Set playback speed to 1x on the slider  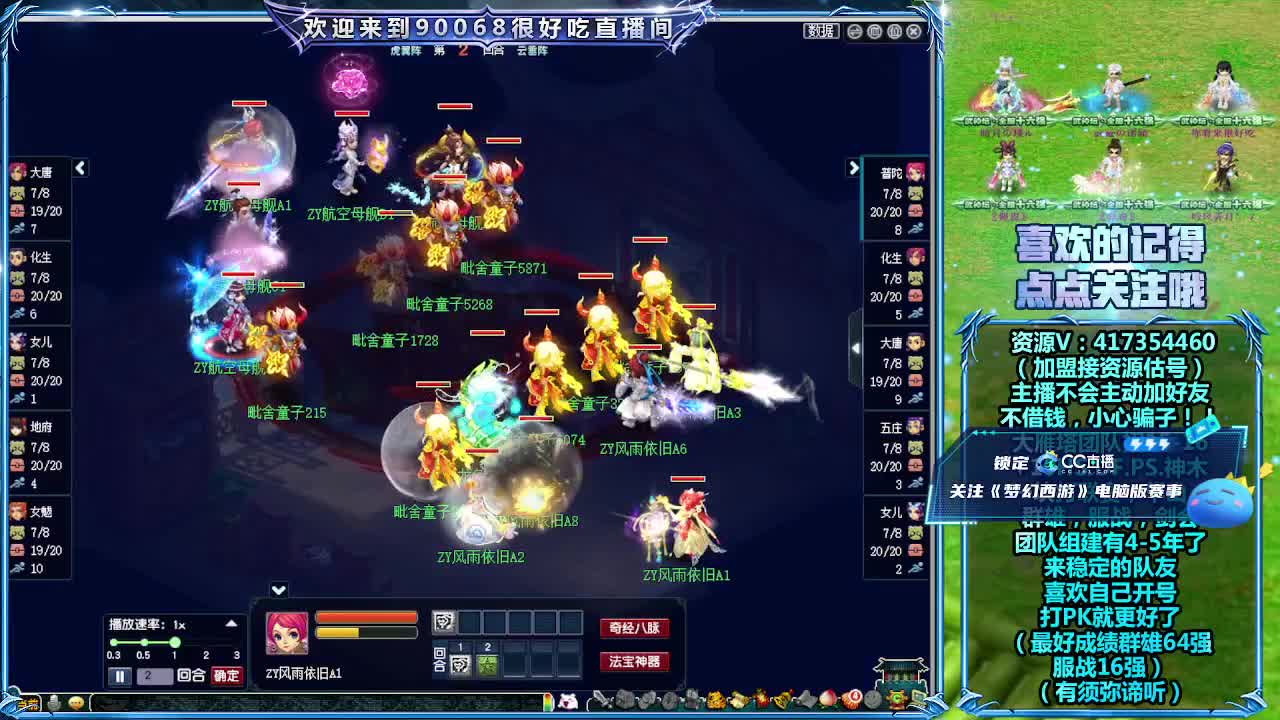(x=175, y=643)
